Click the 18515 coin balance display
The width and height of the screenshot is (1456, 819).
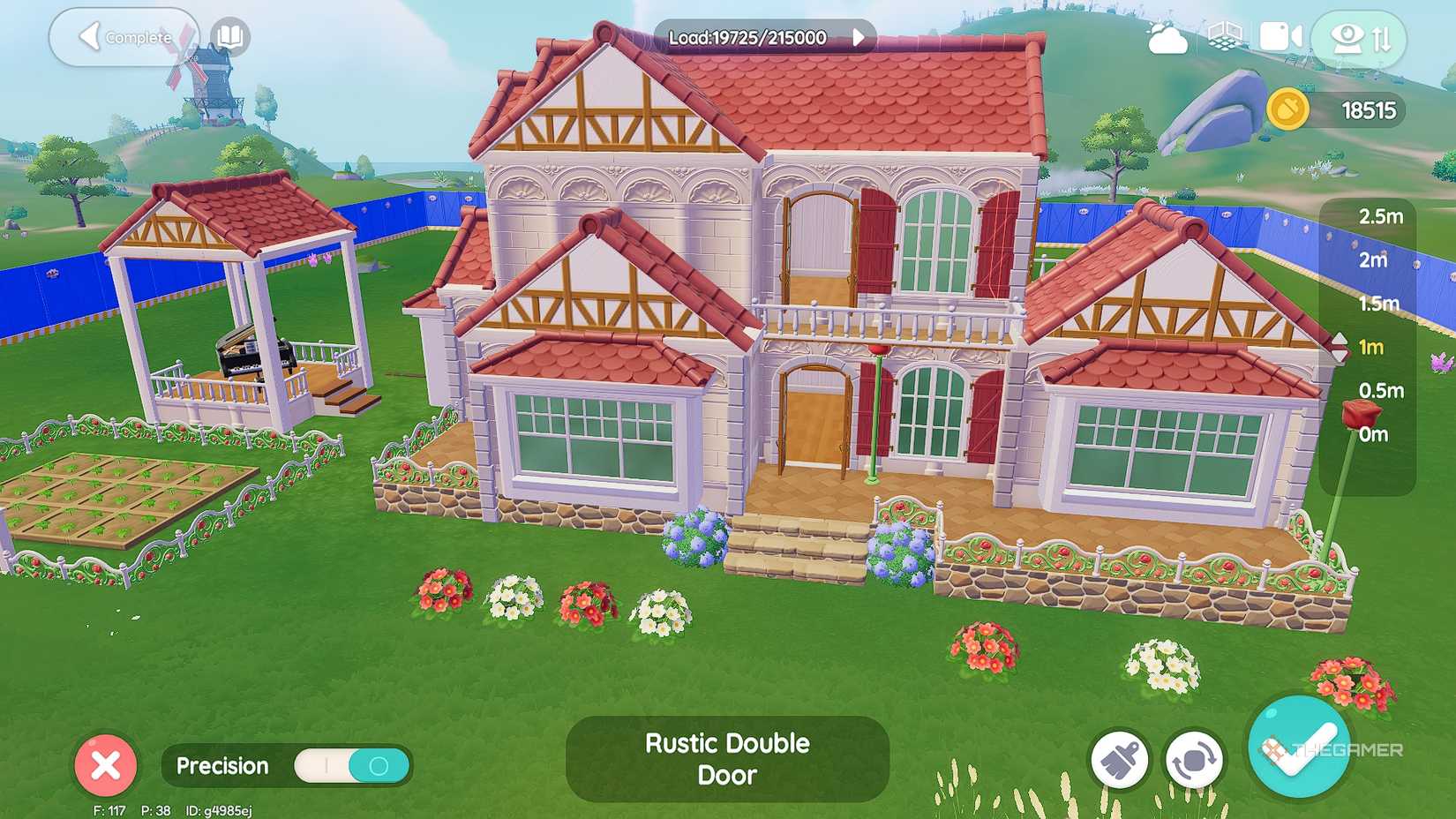coord(1367,111)
